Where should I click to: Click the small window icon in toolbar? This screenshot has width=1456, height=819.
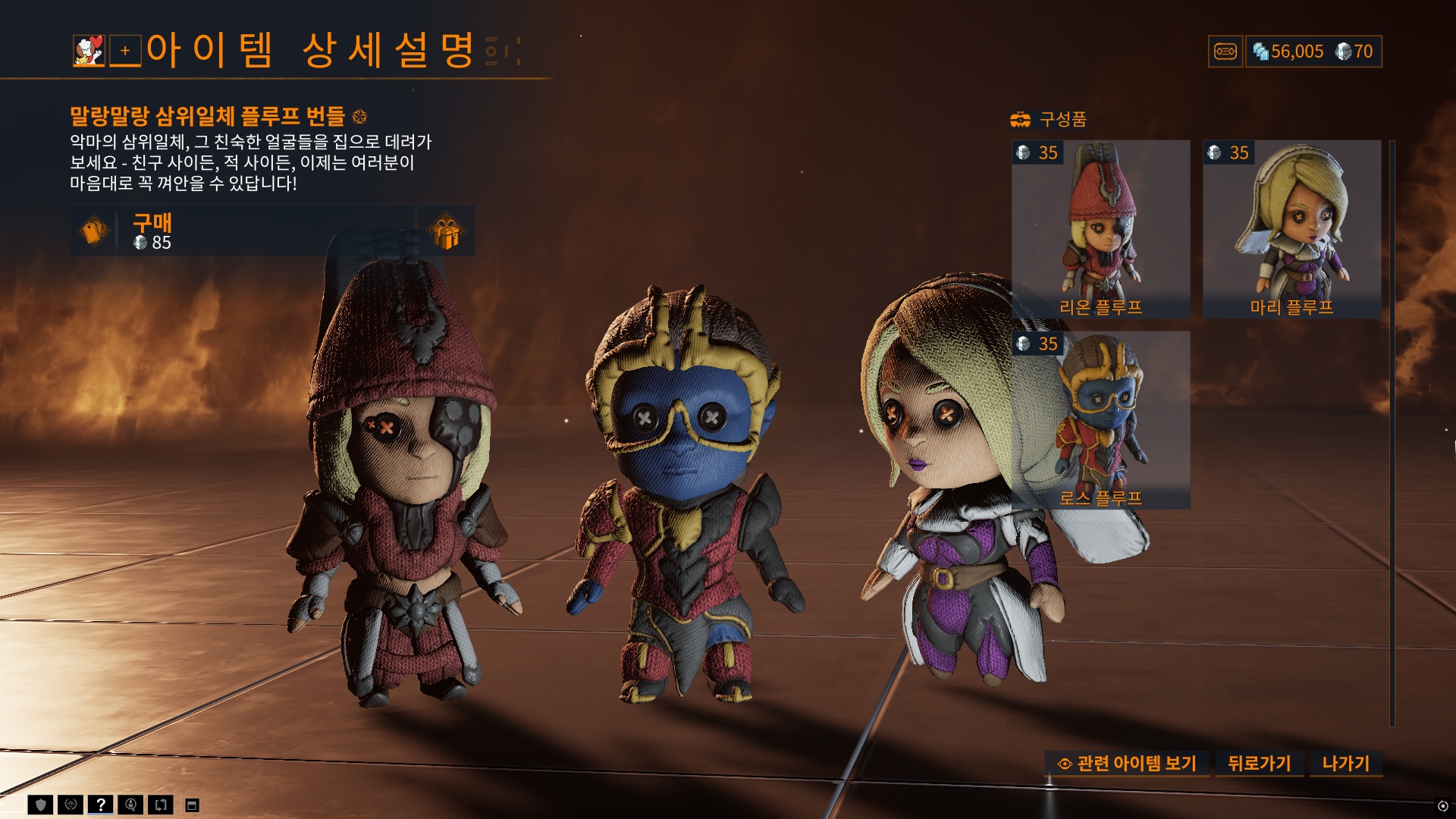click(x=193, y=805)
